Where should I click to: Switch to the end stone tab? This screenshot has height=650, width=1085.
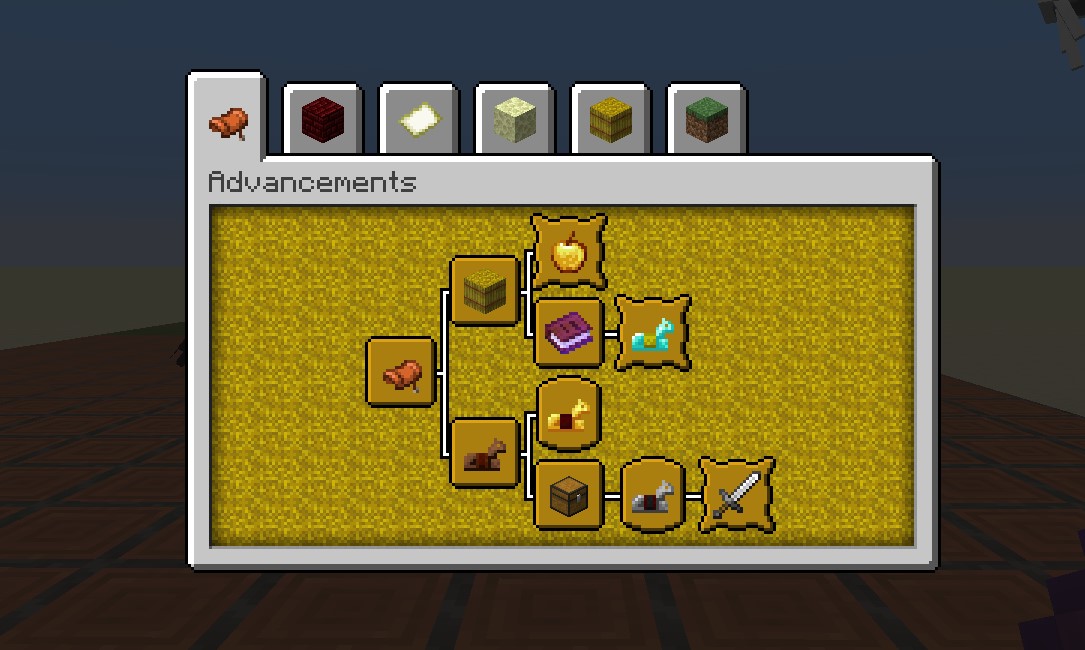514,122
